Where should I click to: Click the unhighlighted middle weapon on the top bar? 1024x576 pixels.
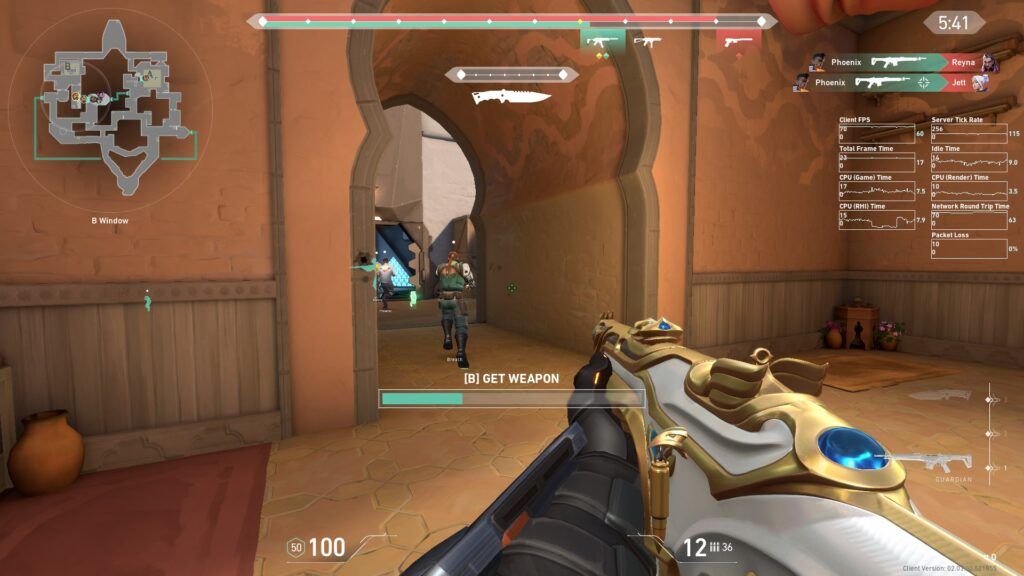[x=648, y=42]
